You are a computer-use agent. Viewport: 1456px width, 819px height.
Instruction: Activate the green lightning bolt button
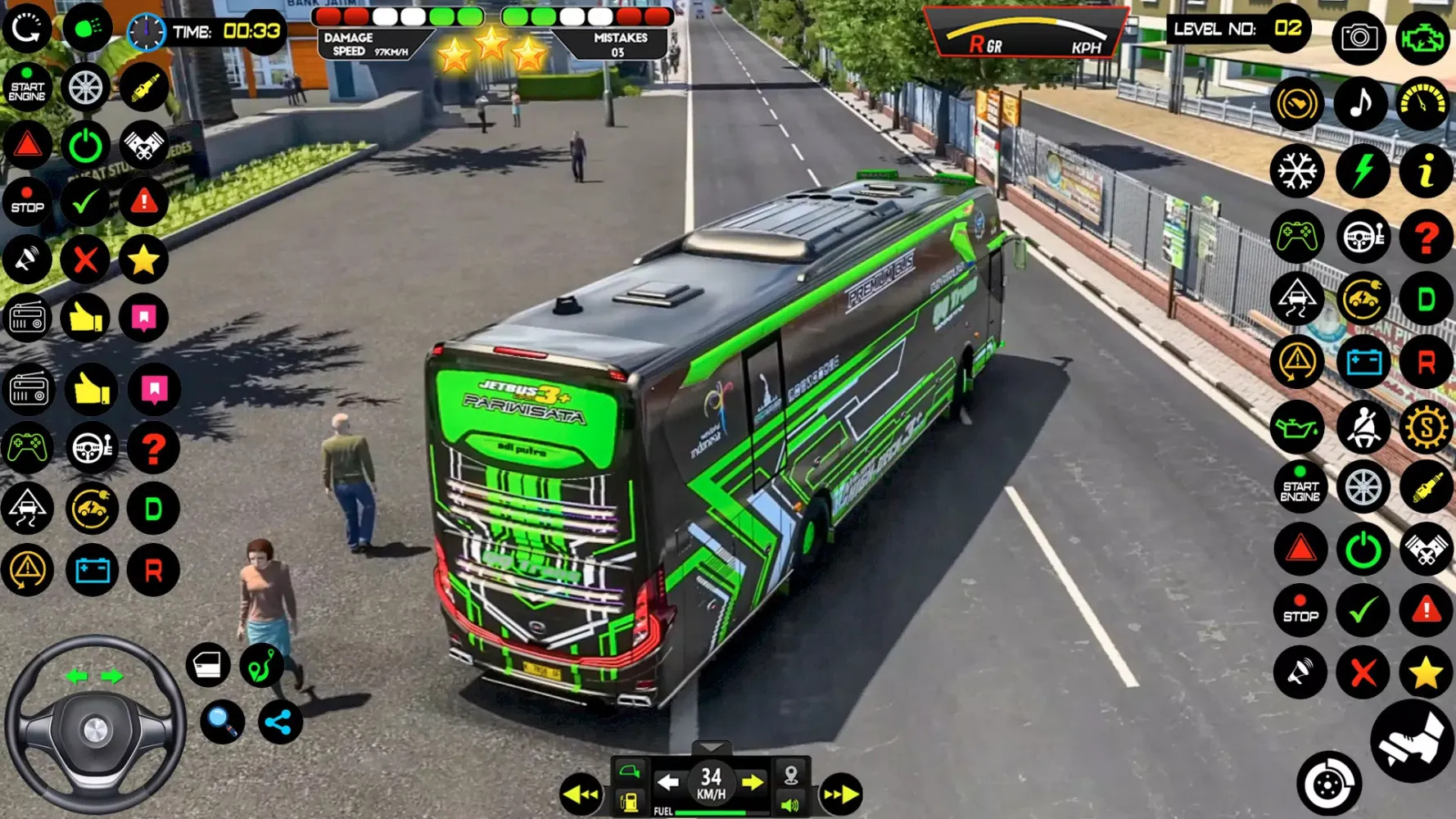[1362, 171]
